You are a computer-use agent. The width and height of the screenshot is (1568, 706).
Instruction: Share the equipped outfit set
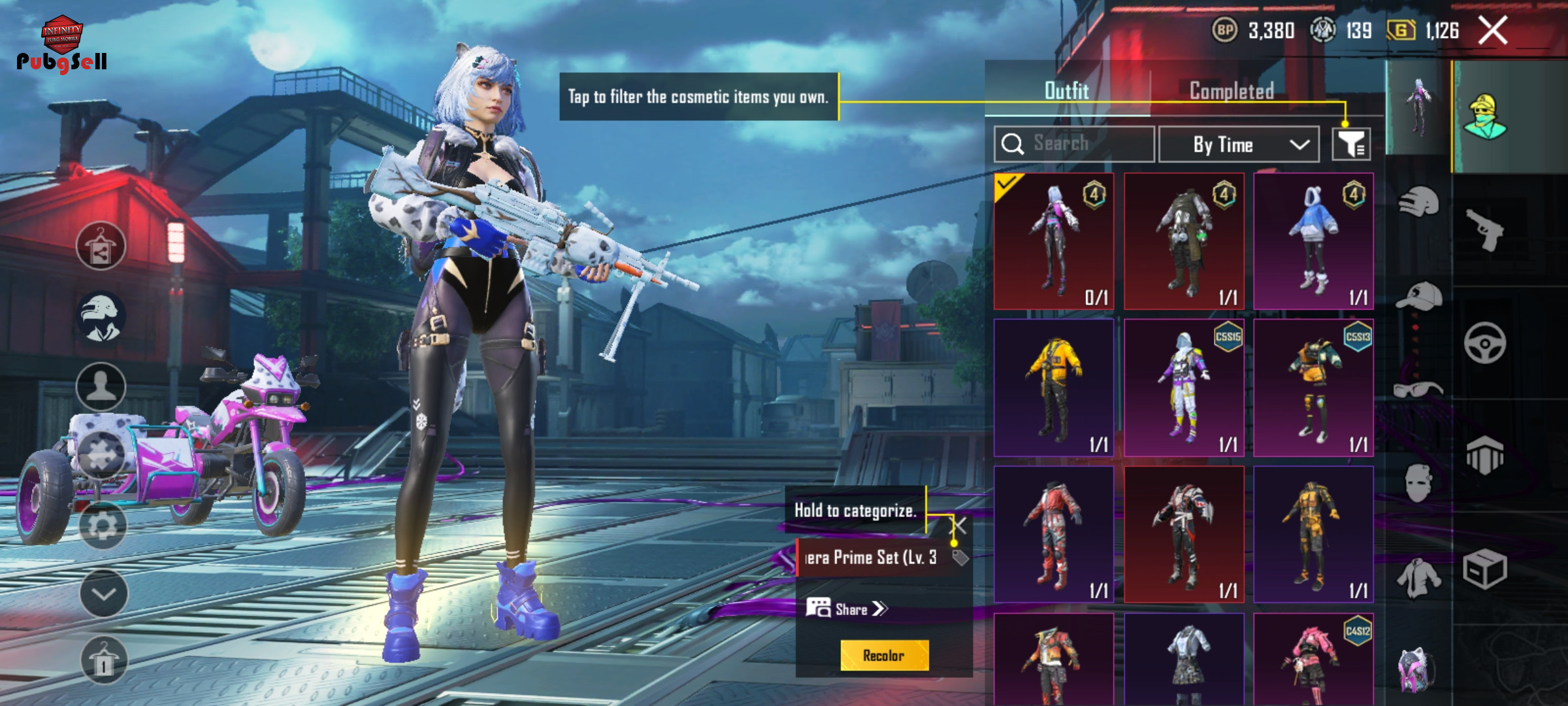pyautogui.click(x=847, y=609)
